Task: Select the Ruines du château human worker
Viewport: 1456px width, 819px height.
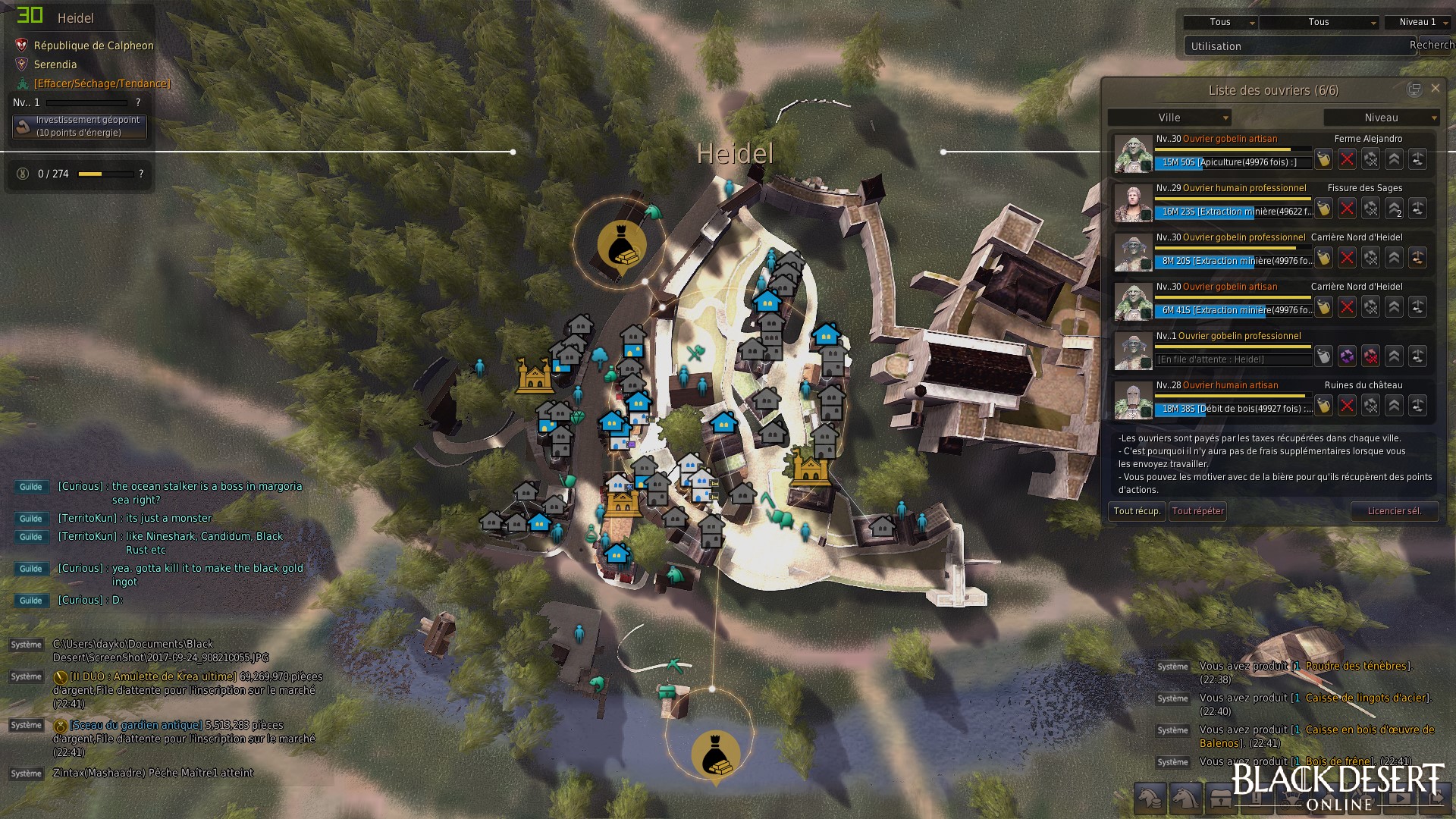Action: (1232, 398)
